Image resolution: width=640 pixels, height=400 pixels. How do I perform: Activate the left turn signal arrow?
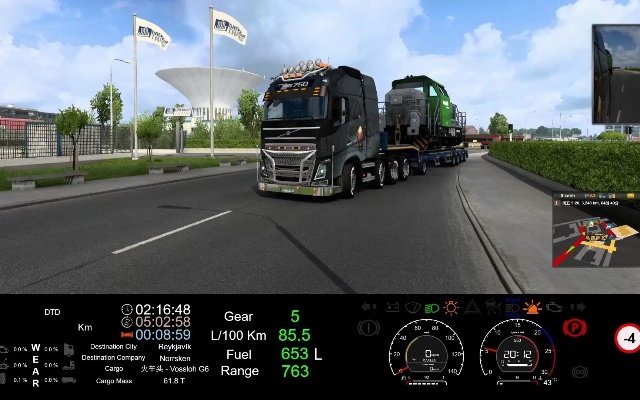click(x=368, y=307)
